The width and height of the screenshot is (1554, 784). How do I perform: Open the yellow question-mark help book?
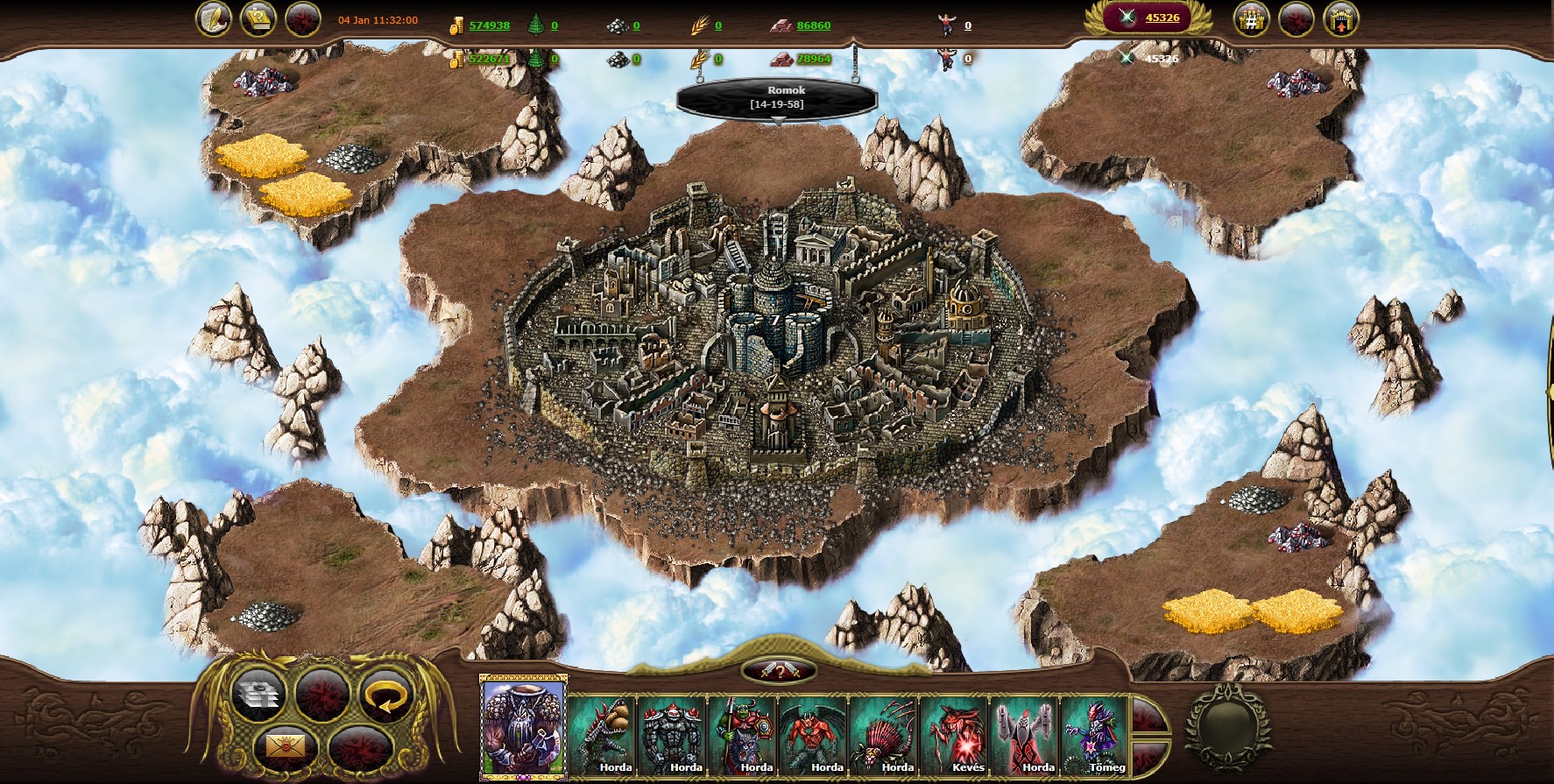tap(258, 19)
